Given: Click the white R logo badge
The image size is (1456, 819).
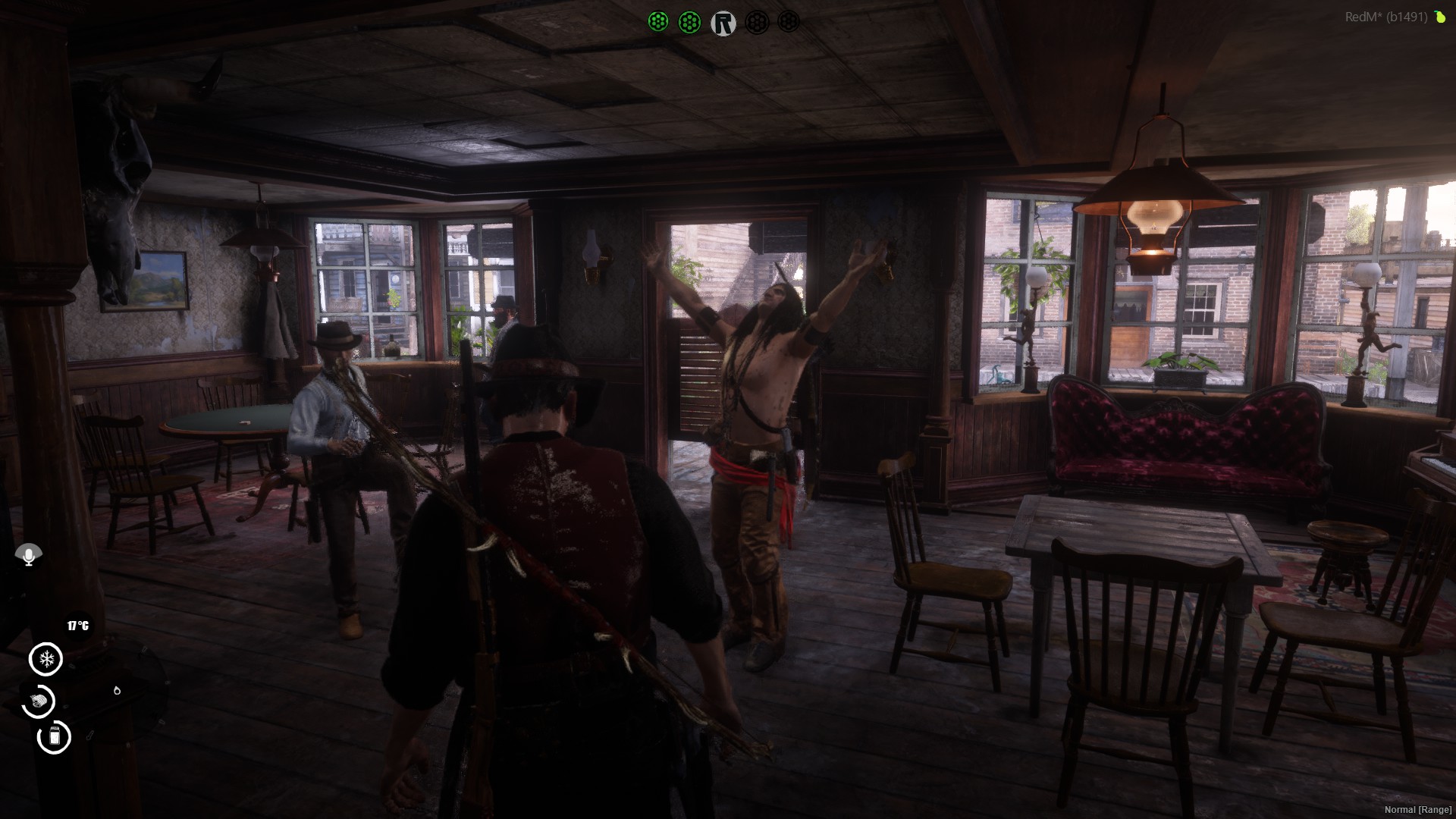Looking at the screenshot, I should tap(723, 23).
